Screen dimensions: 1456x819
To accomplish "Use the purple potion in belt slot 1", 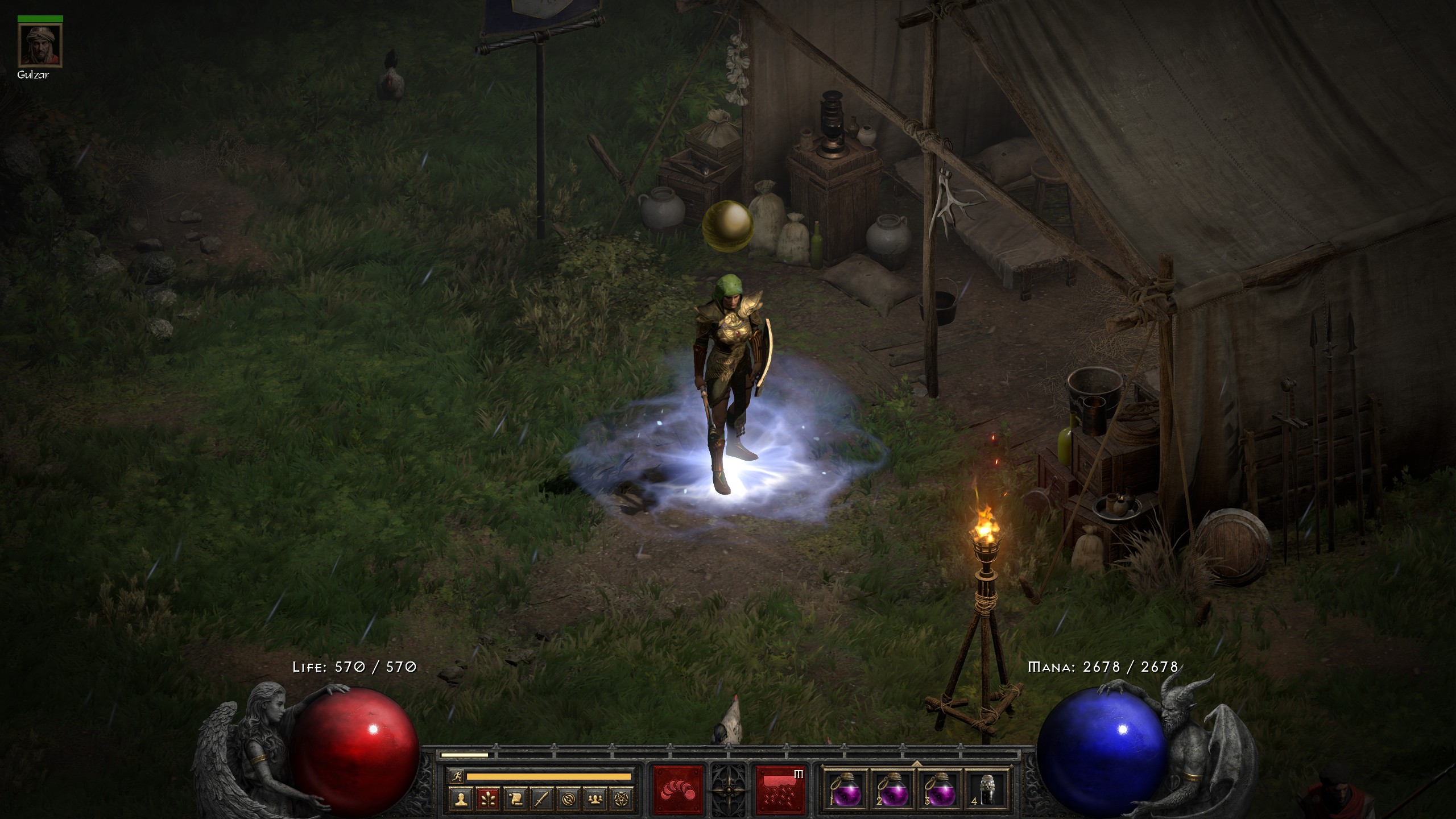I will tap(843, 791).
